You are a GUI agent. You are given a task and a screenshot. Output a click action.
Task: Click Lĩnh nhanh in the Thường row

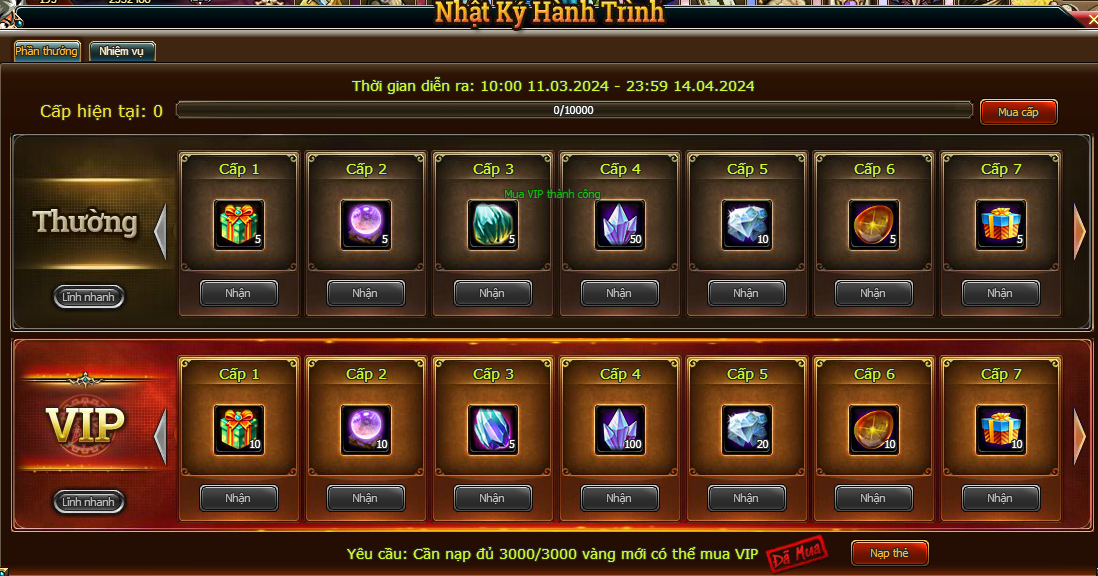click(89, 296)
